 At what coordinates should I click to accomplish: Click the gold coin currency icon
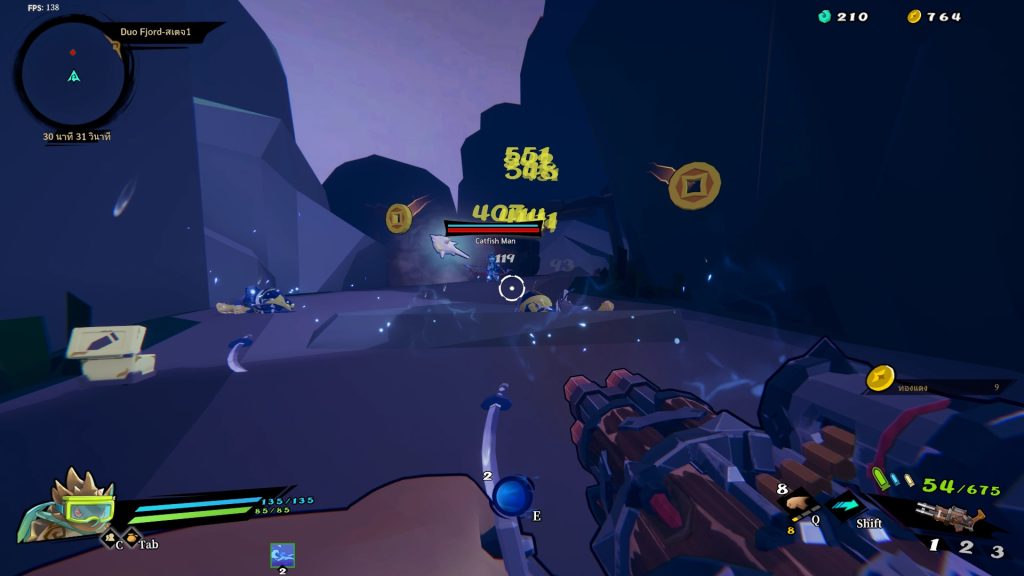(914, 16)
